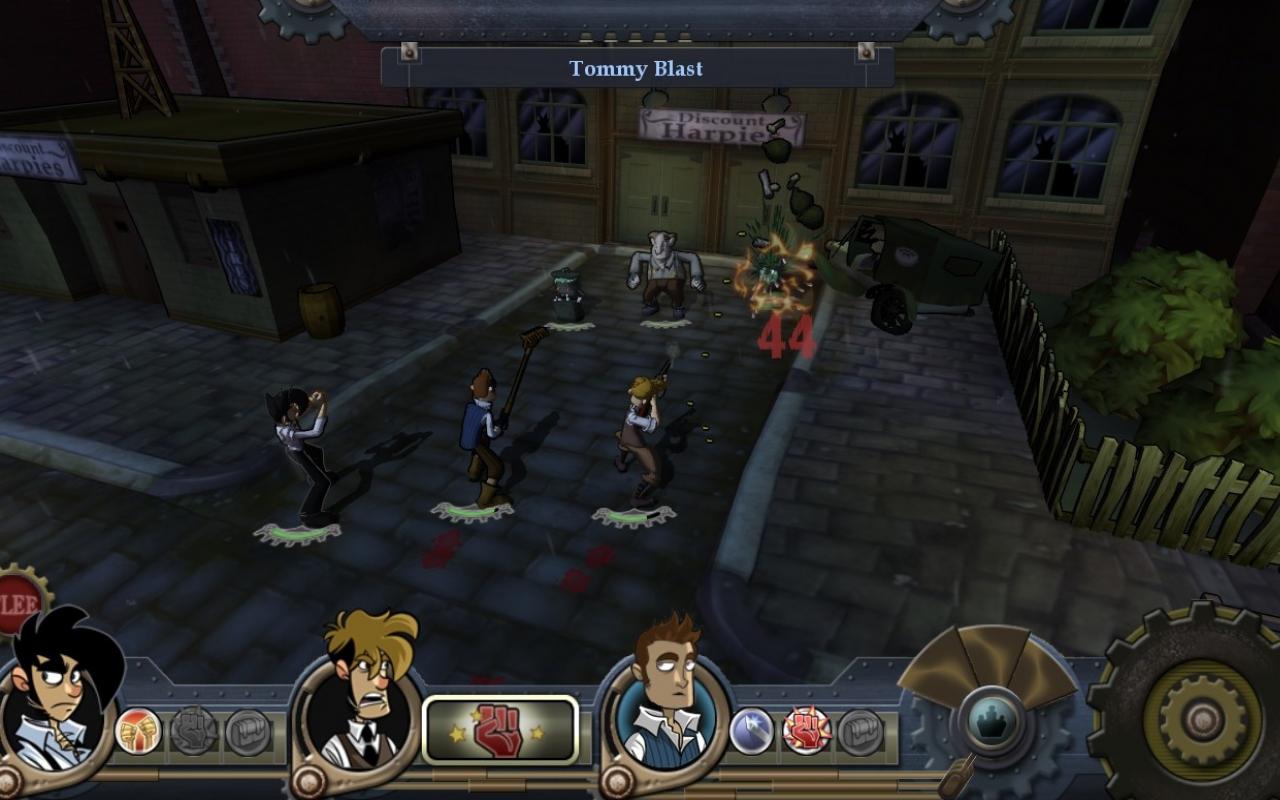The width and height of the screenshot is (1280, 800).
Task: Activate the glowing red fist special attack
Action: [x=500, y=728]
